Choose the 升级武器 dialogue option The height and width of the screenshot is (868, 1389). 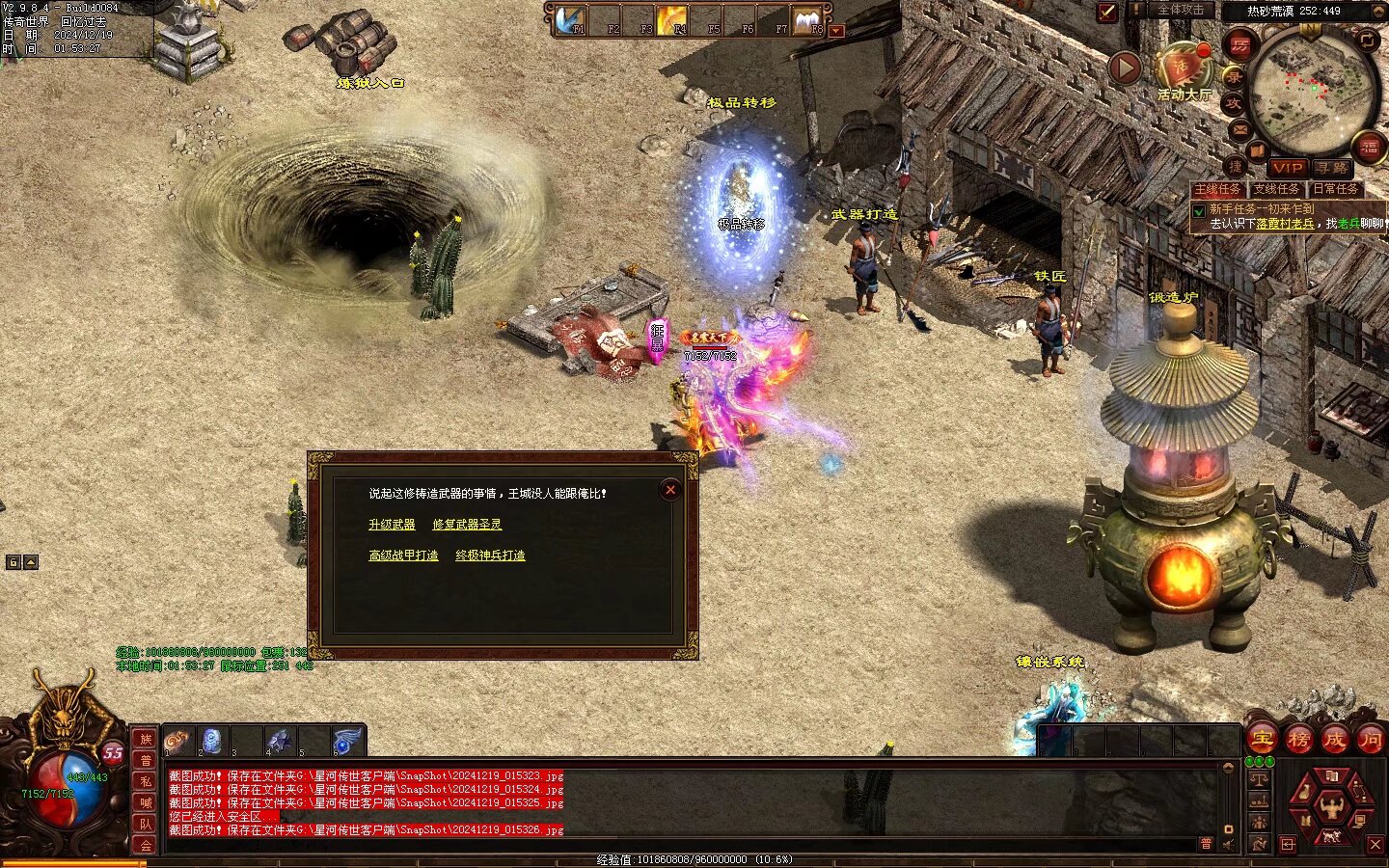coord(392,525)
